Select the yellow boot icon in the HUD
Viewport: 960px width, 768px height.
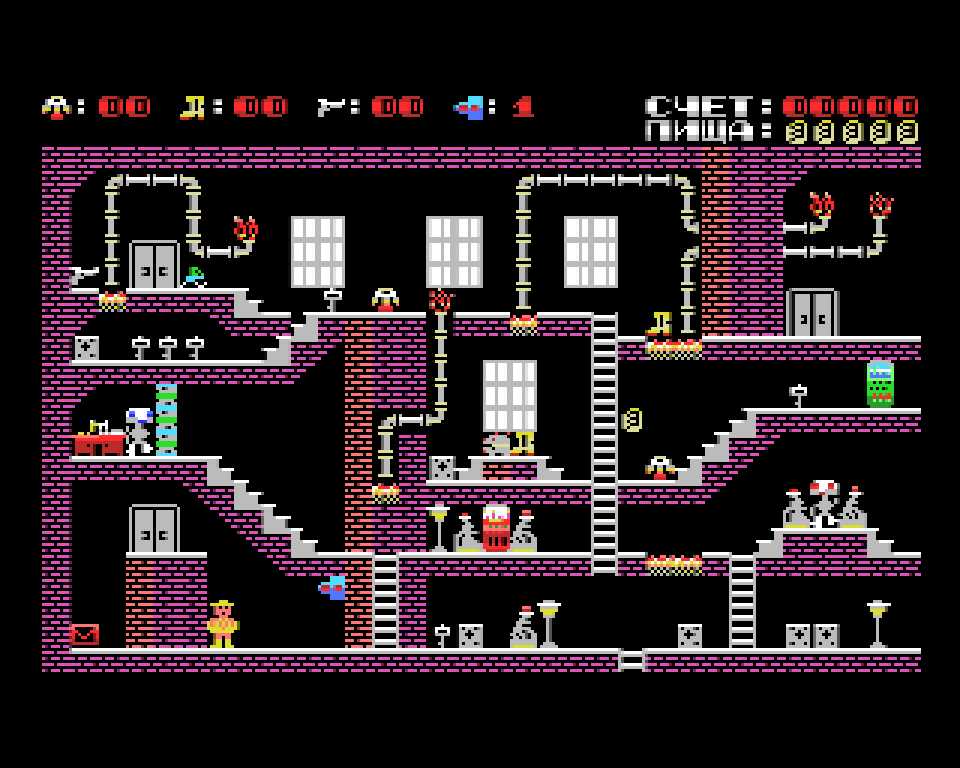tap(192, 107)
